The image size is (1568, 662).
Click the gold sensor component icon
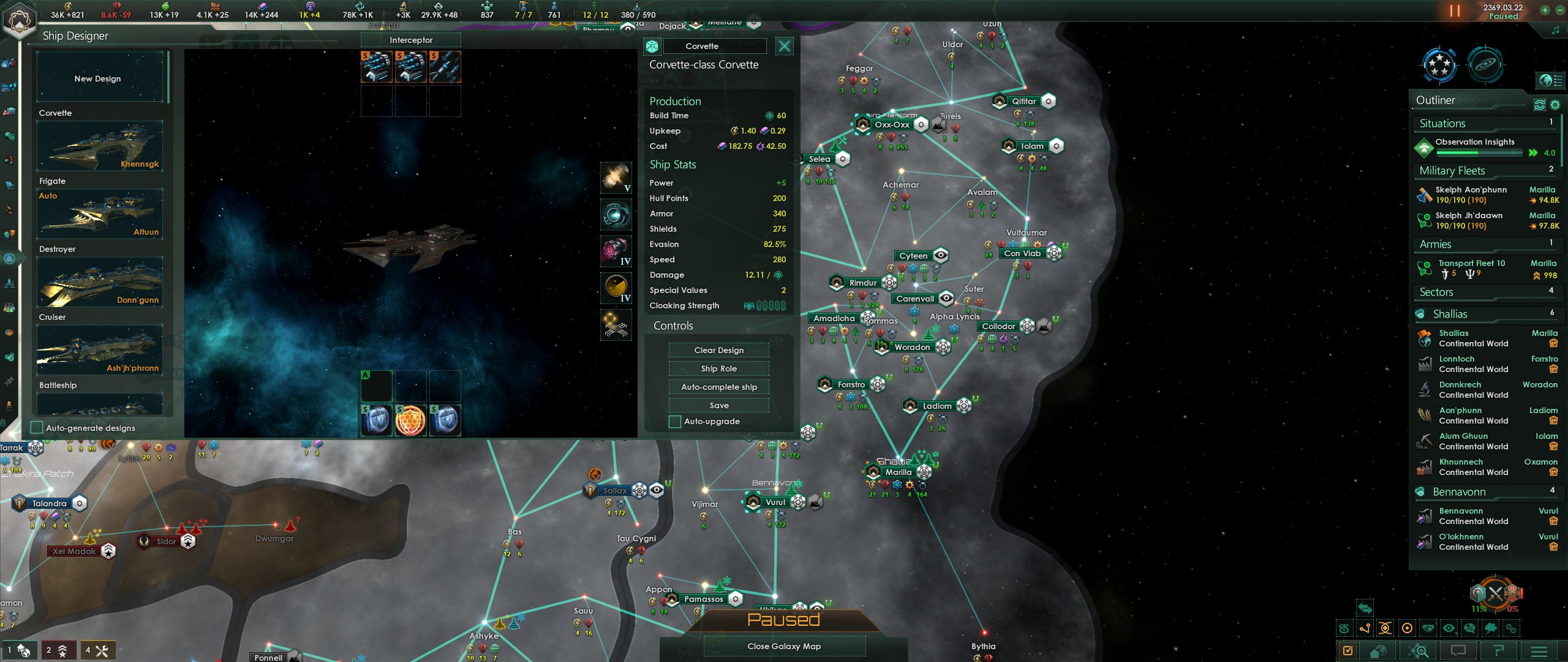tap(616, 286)
